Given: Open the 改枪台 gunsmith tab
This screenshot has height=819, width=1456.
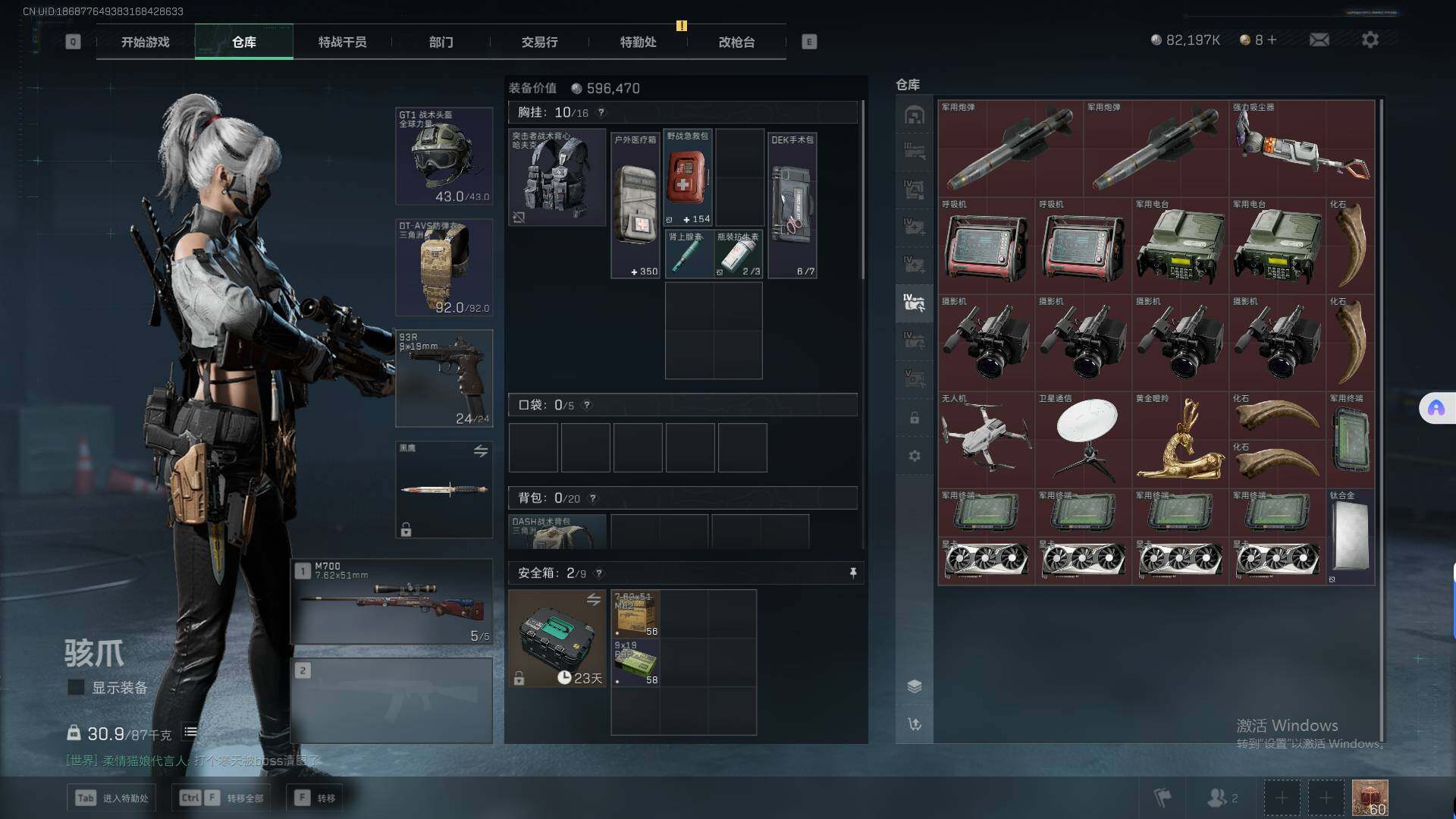Looking at the screenshot, I should point(736,42).
